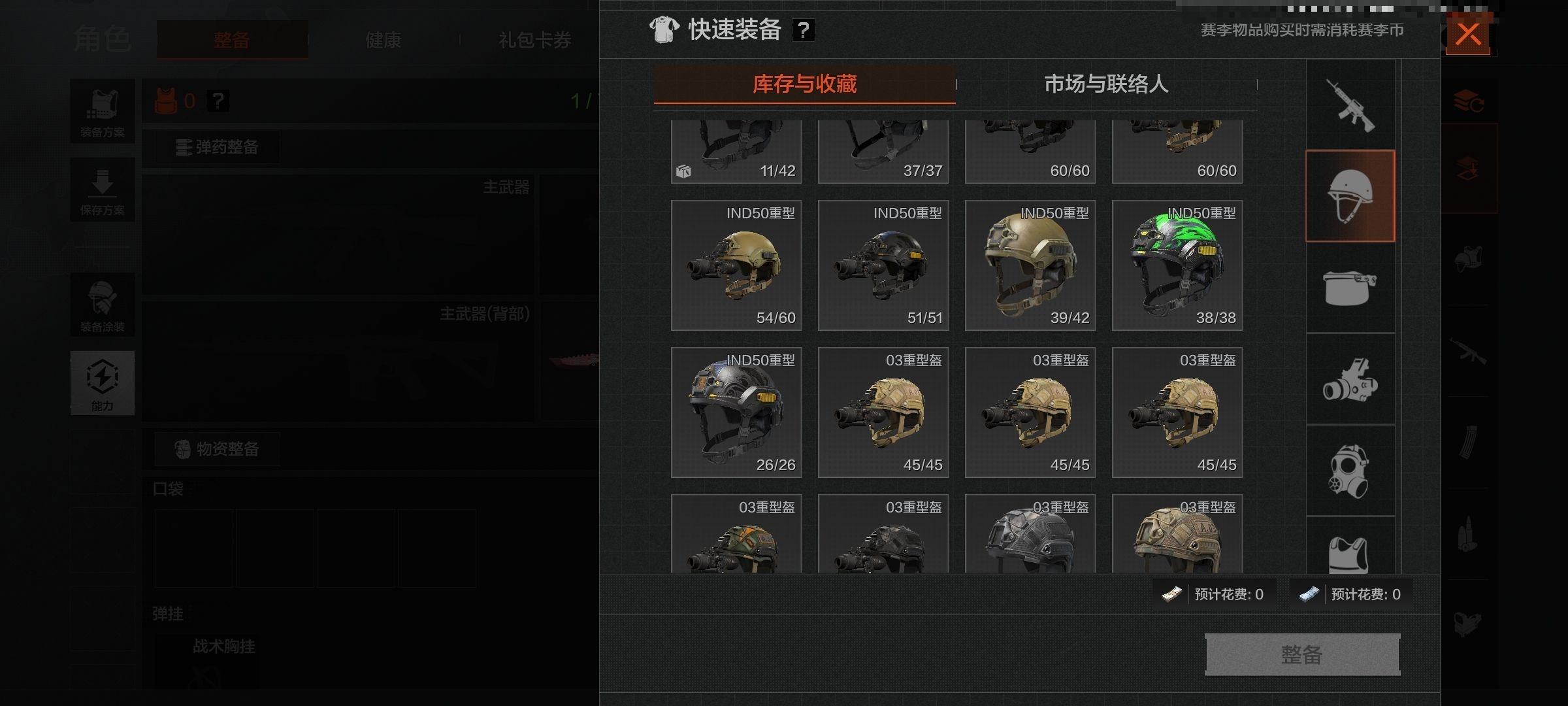Choose the IND50 helmet 51/51
The image size is (1568, 706).
pos(883,265)
